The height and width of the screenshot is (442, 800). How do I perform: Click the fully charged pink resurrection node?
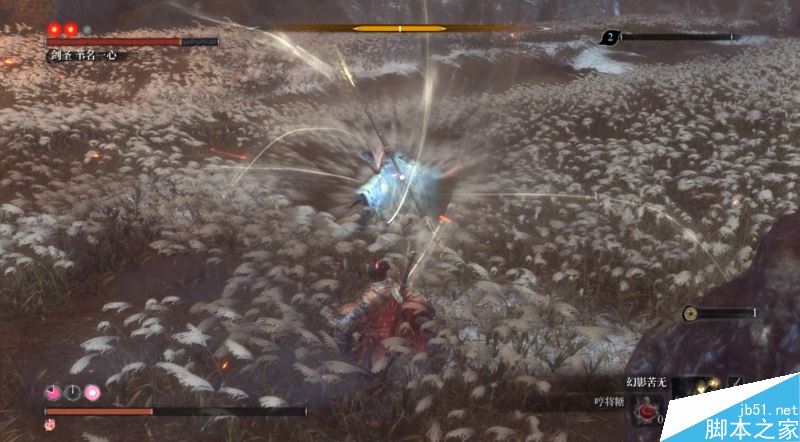point(92,392)
